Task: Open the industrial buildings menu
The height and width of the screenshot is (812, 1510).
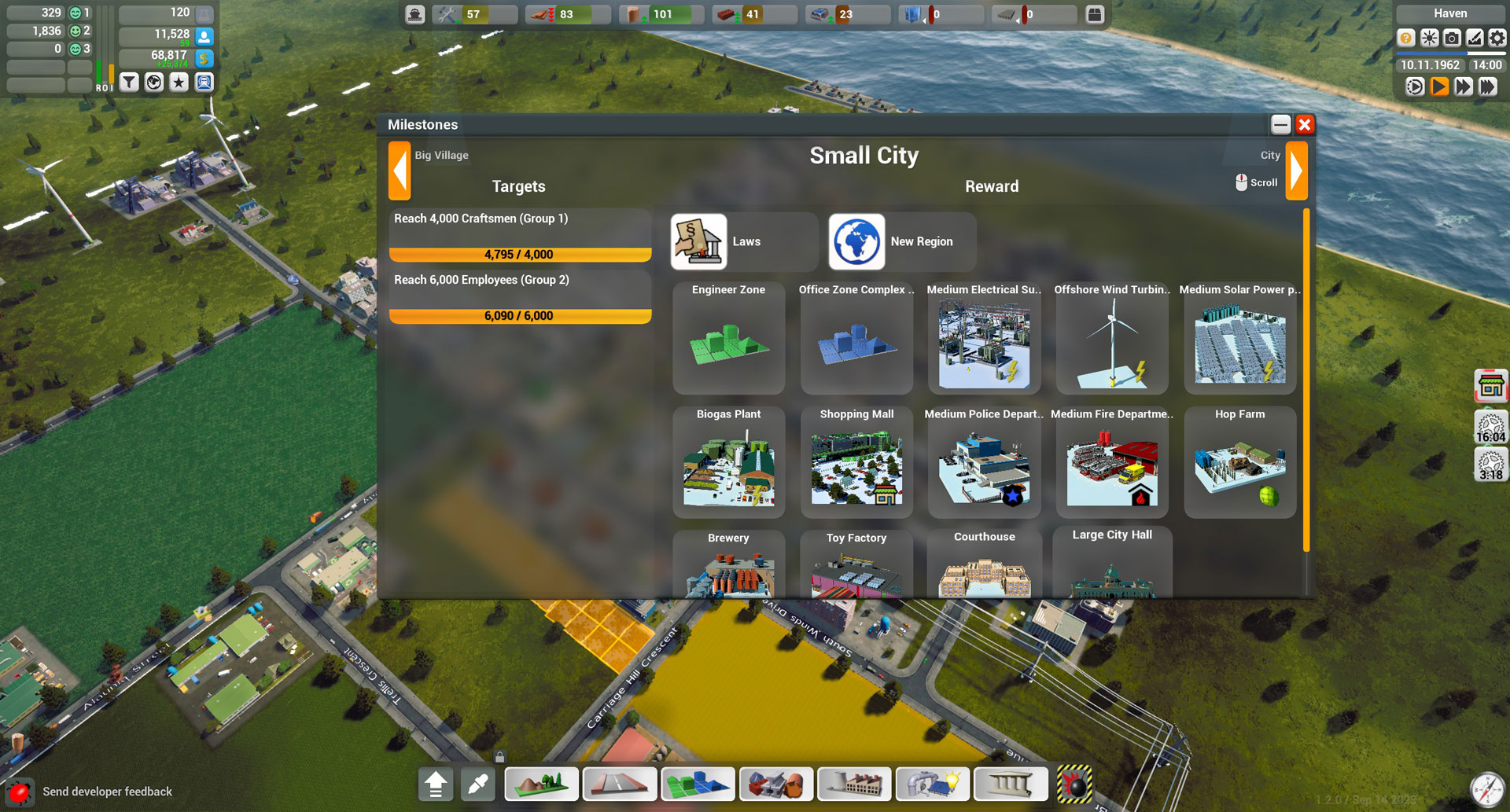Action: [x=854, y=784]
